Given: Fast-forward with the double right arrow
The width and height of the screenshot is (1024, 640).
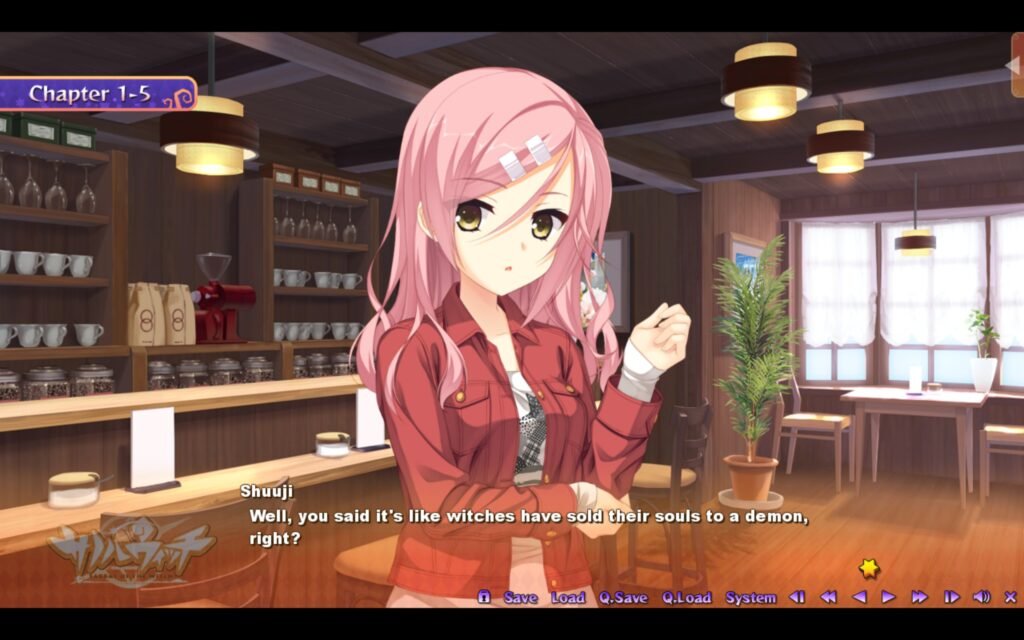Looking at the screenshot, I should pyautogui.click(x=919, y=597).
